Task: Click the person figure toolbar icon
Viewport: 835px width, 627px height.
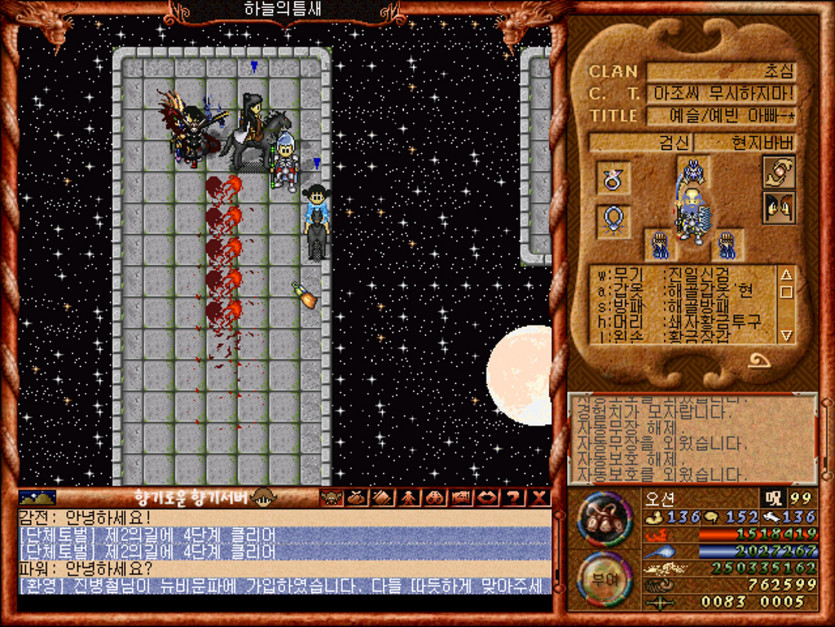Action: [410, 497]
